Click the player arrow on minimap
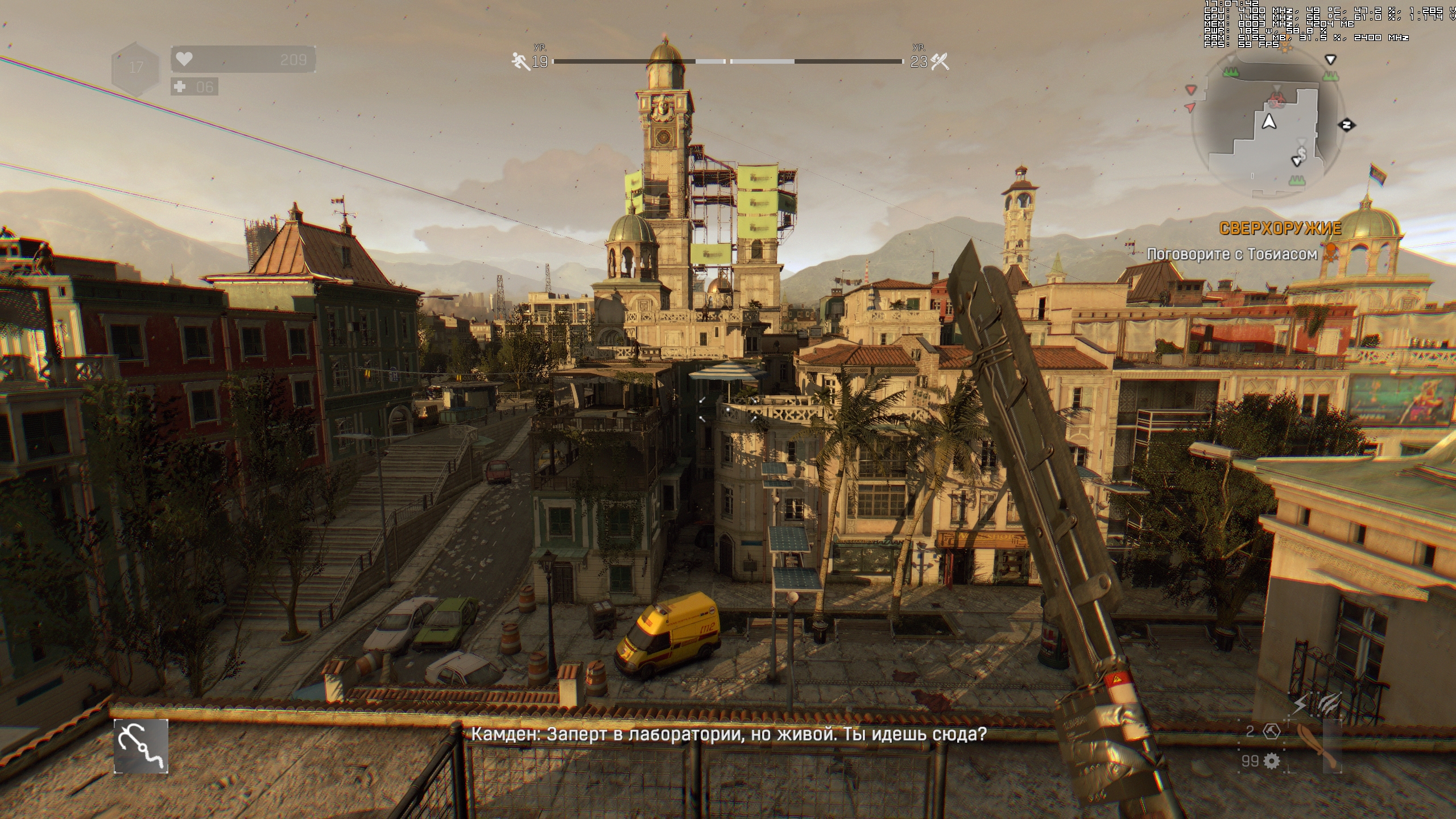 [1269, 122]
